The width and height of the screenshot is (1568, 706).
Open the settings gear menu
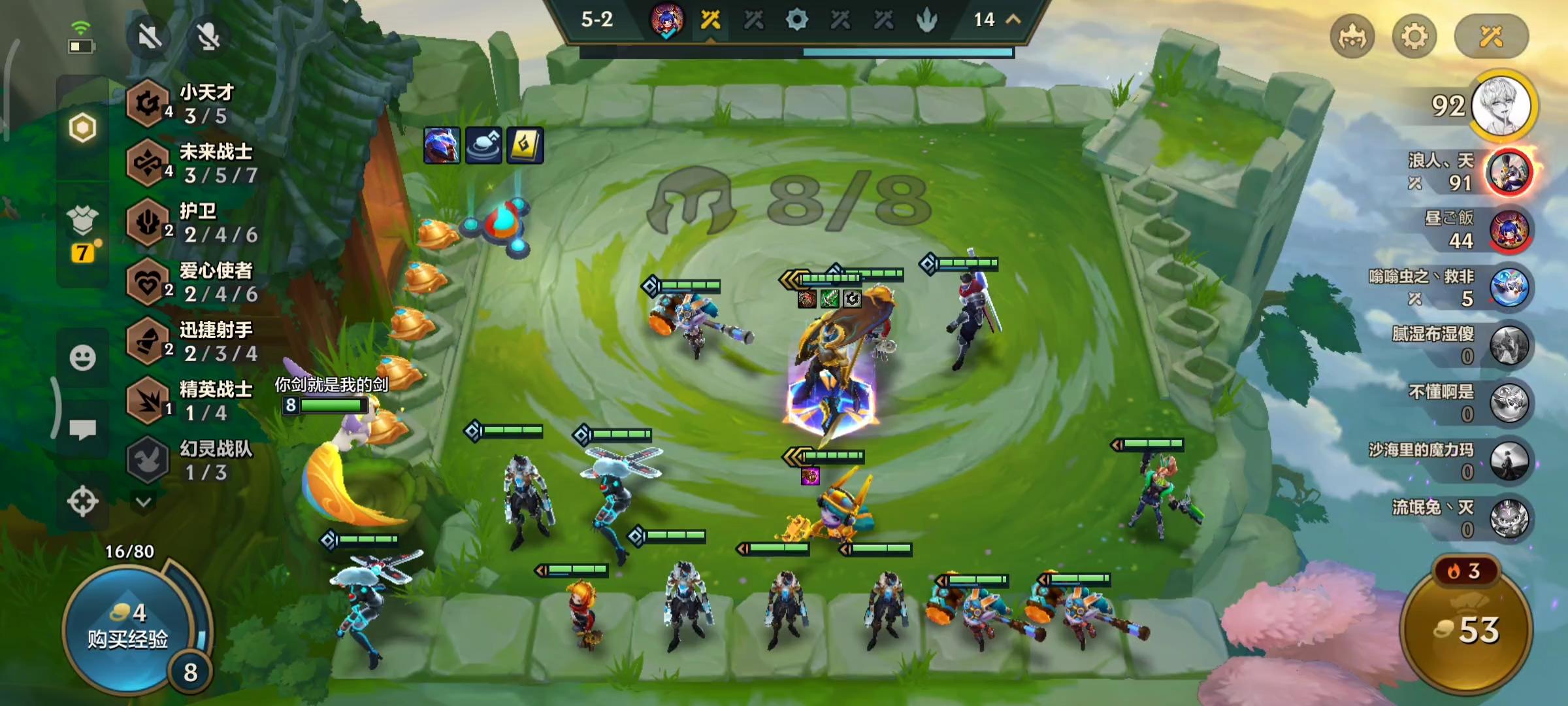pos(1414,37)
